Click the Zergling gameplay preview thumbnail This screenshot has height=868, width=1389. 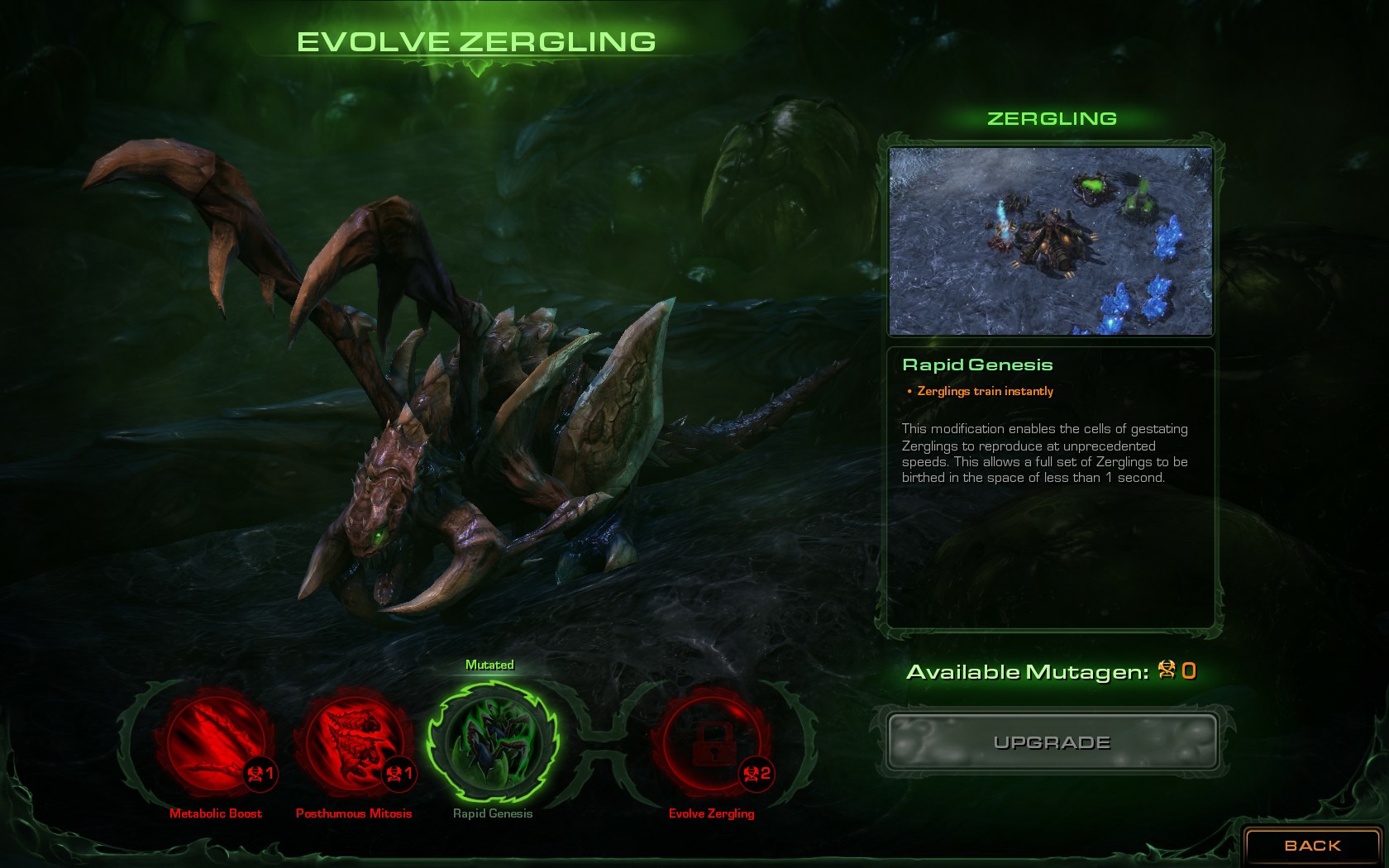click(1051, 240)
